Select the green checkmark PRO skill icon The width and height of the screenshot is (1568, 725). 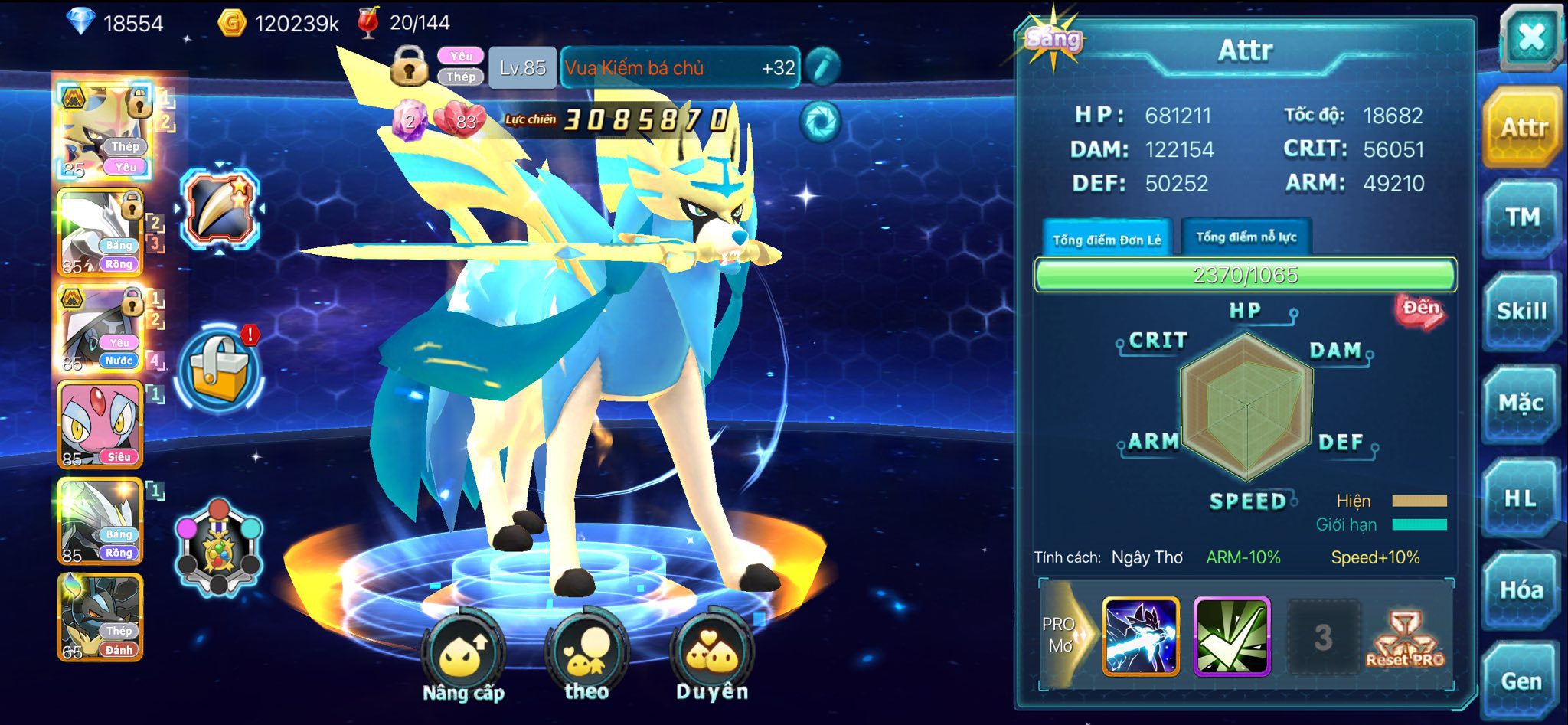point(1231,637)
